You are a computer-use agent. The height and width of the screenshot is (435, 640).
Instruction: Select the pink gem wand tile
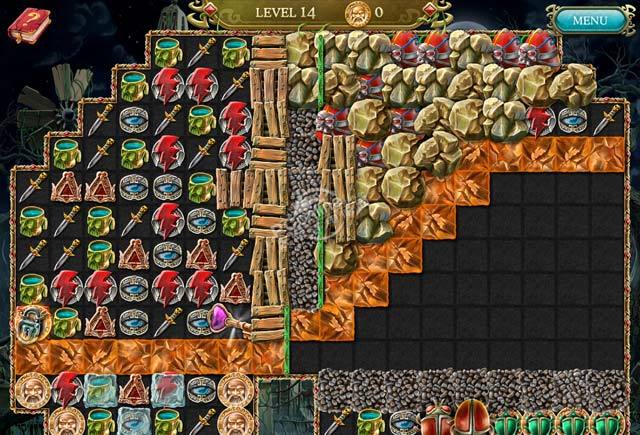[x=226, y=321]
